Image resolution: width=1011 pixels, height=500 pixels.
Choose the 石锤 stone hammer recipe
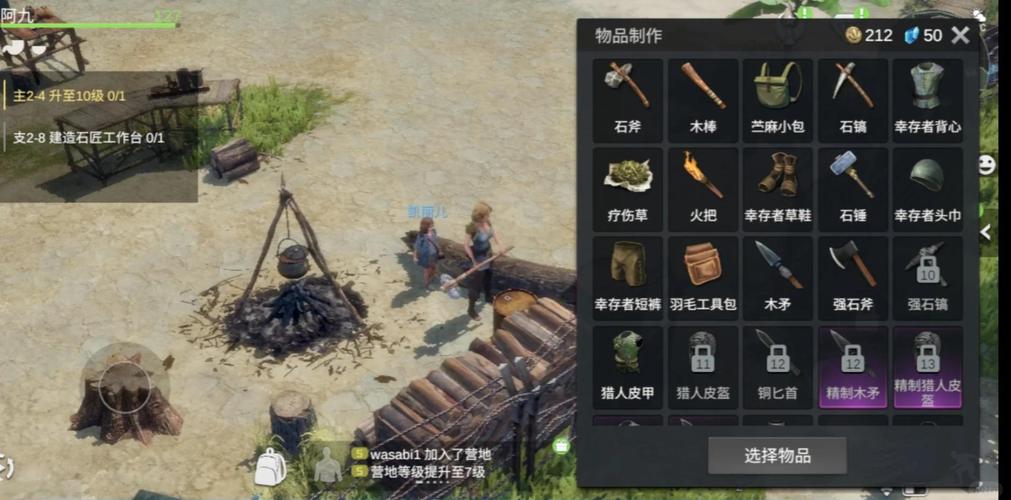[x=852, y=188]
